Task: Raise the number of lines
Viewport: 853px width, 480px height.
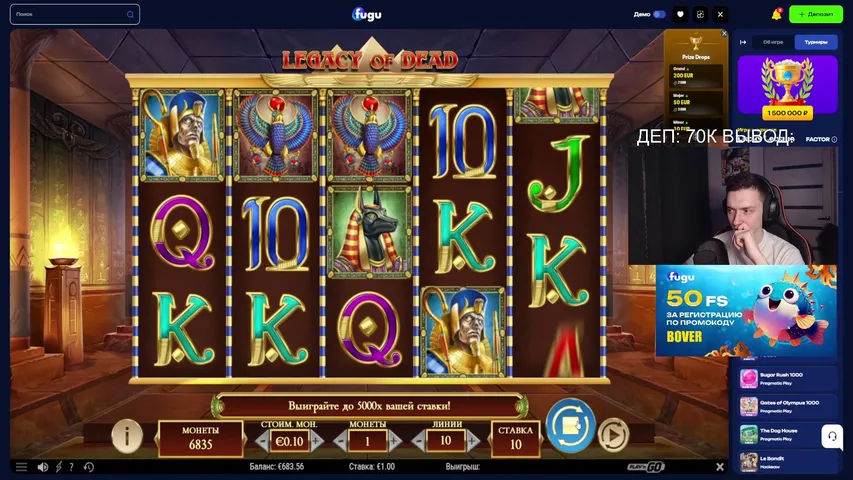Action: click(x=473, y=441)
